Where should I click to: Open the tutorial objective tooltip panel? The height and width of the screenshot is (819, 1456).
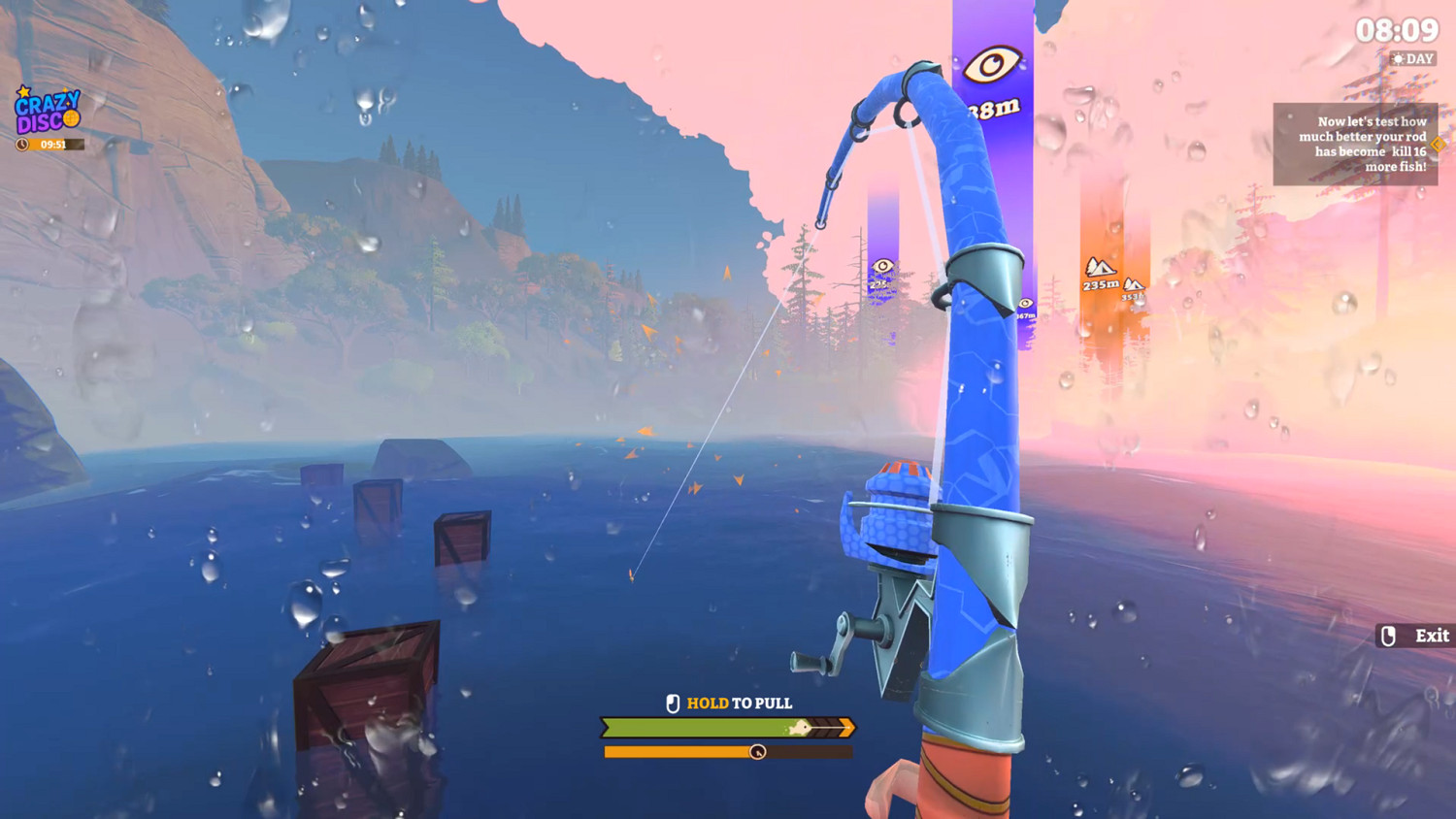coord(1357,144)
